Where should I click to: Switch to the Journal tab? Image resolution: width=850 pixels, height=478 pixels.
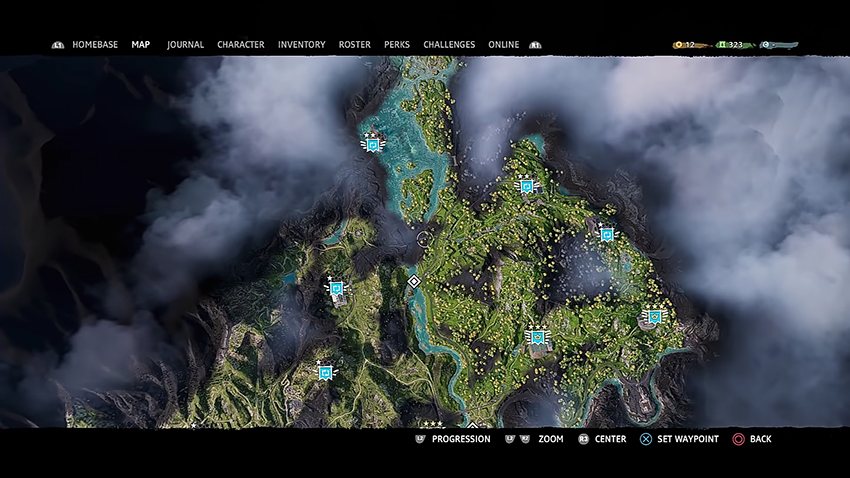pos(185,45)
